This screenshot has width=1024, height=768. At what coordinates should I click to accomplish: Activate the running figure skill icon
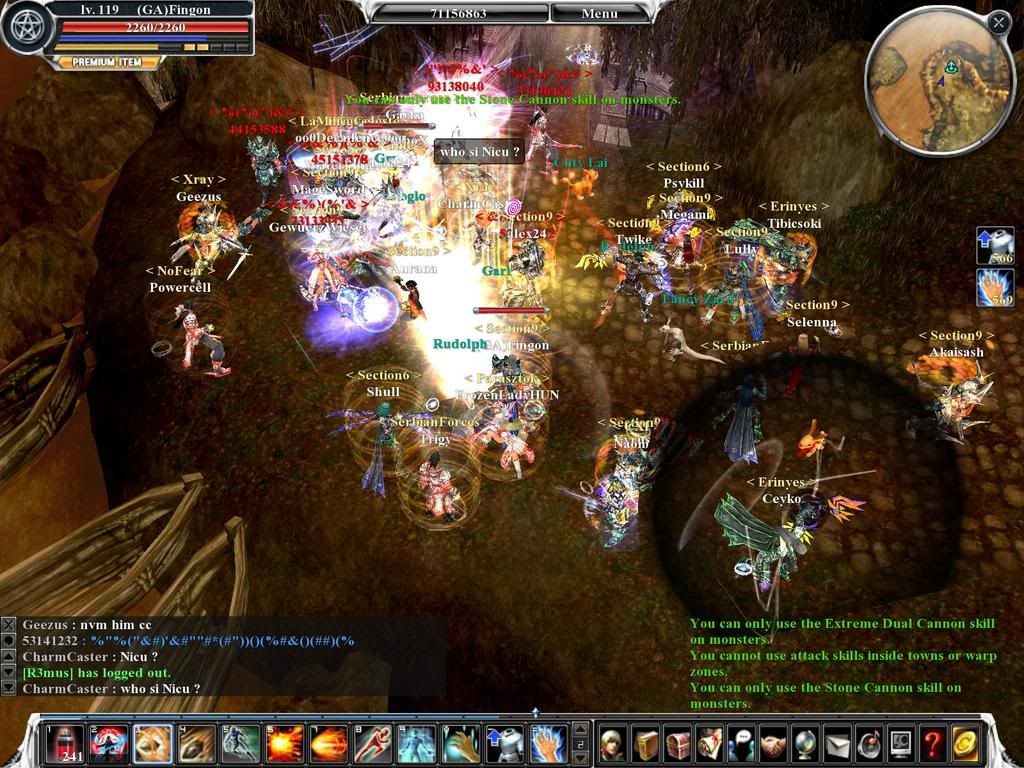coord(371,743)
